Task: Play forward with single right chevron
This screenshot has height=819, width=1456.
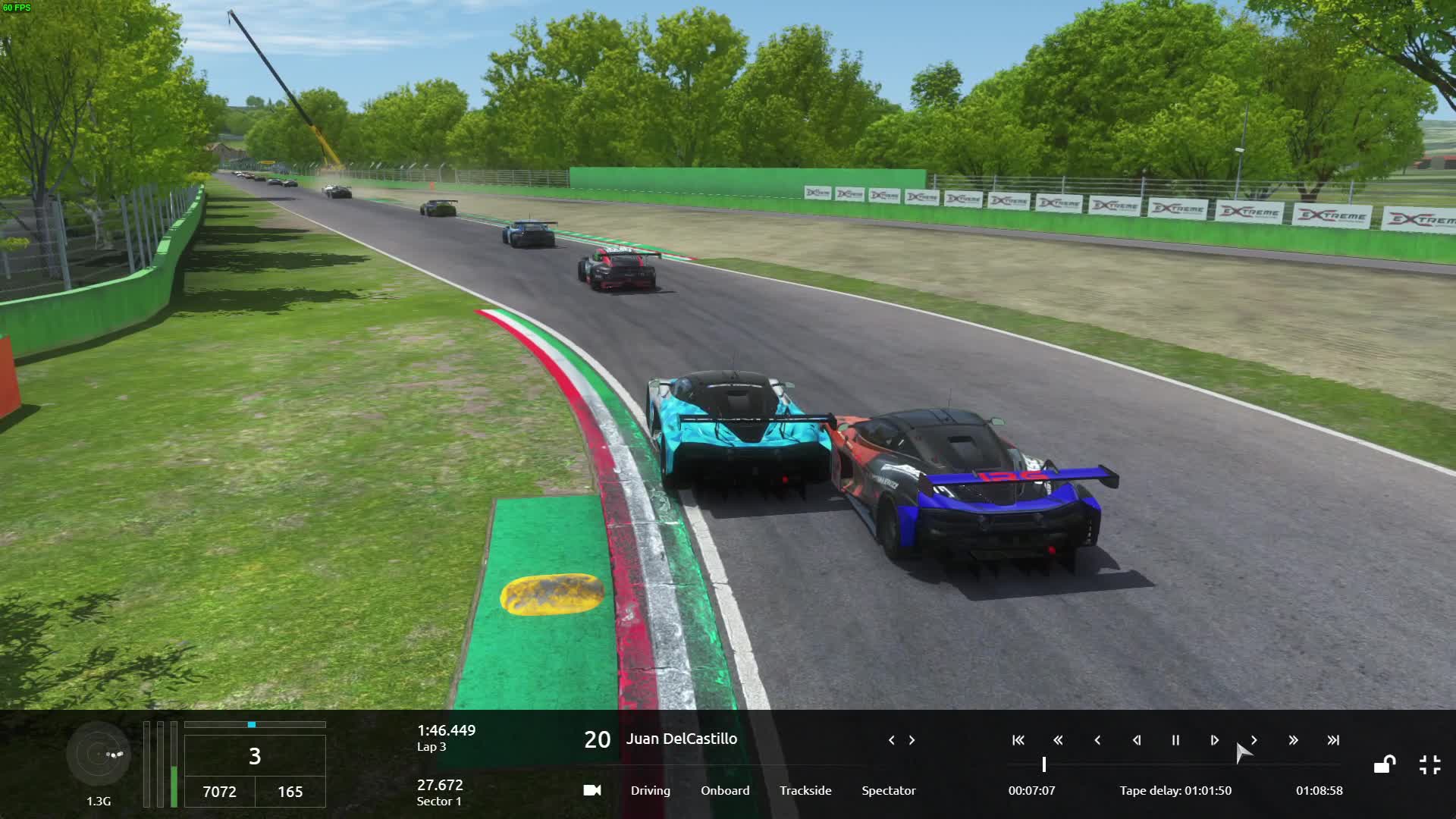Action: tap(1254, 740)
